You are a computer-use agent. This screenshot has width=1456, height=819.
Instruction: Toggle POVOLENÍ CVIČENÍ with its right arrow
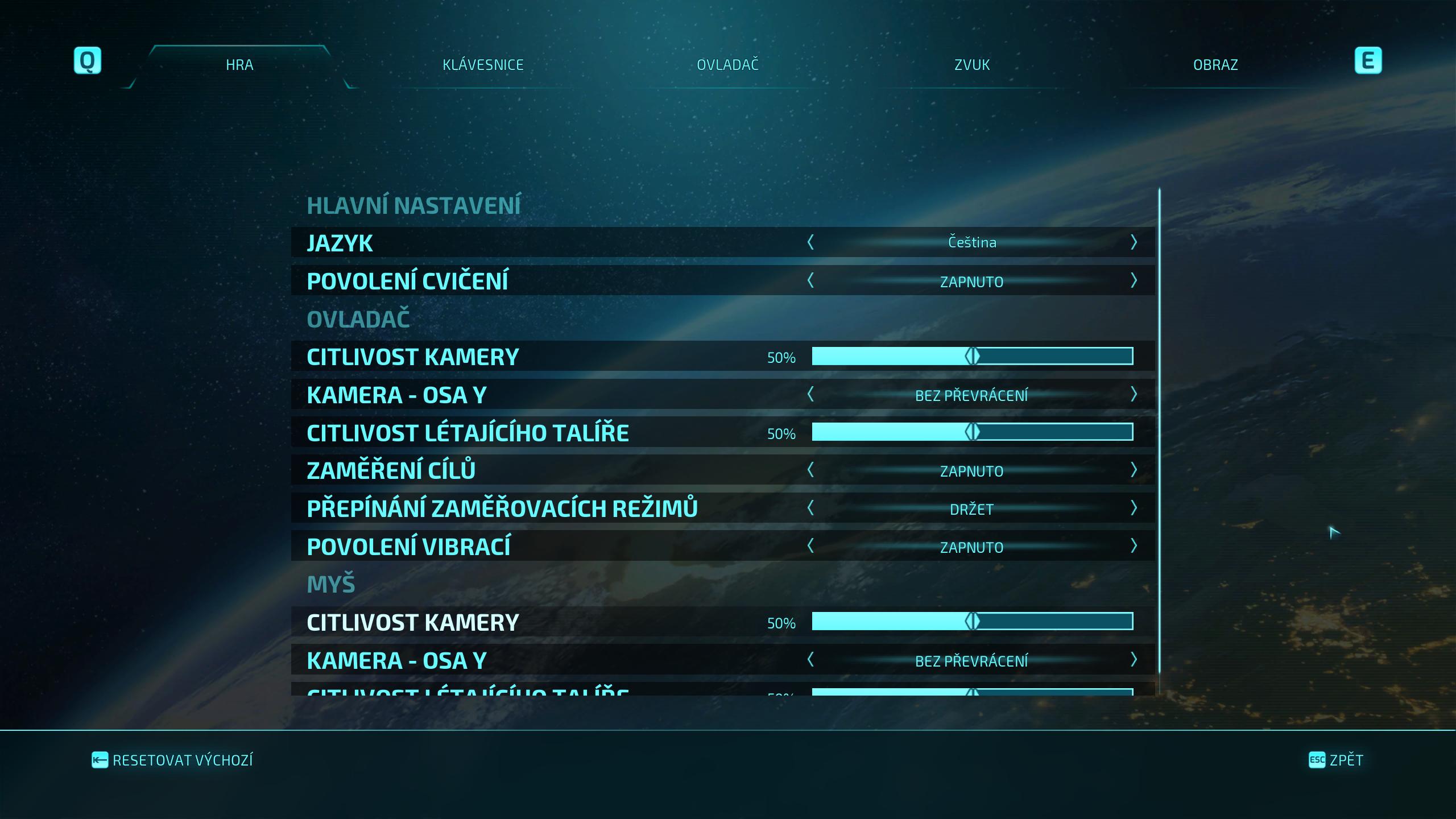[1133, 280]
